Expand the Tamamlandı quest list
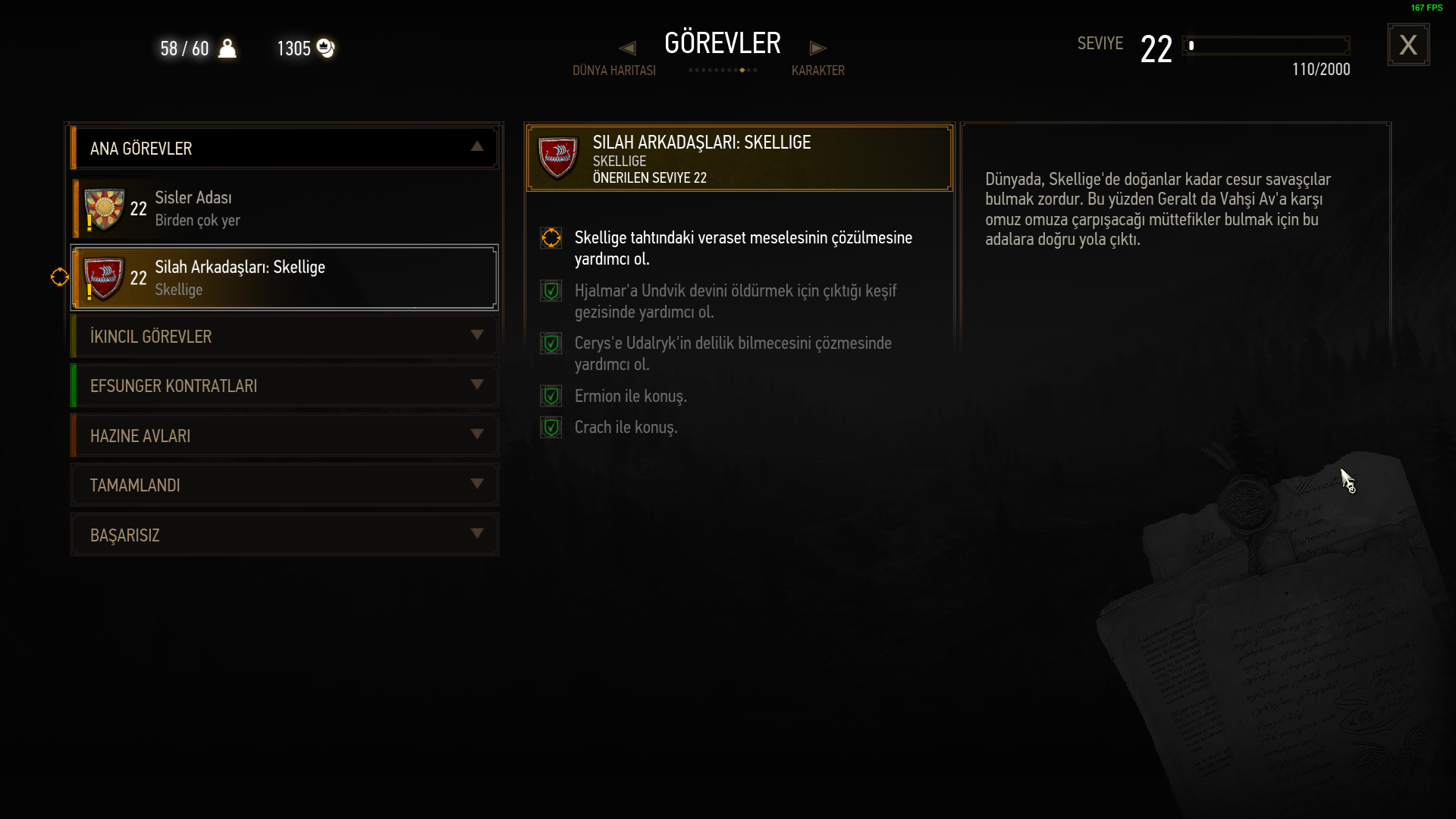This screenshot has width=1456, height=819. pyautogui.click(x=284, y=485)
